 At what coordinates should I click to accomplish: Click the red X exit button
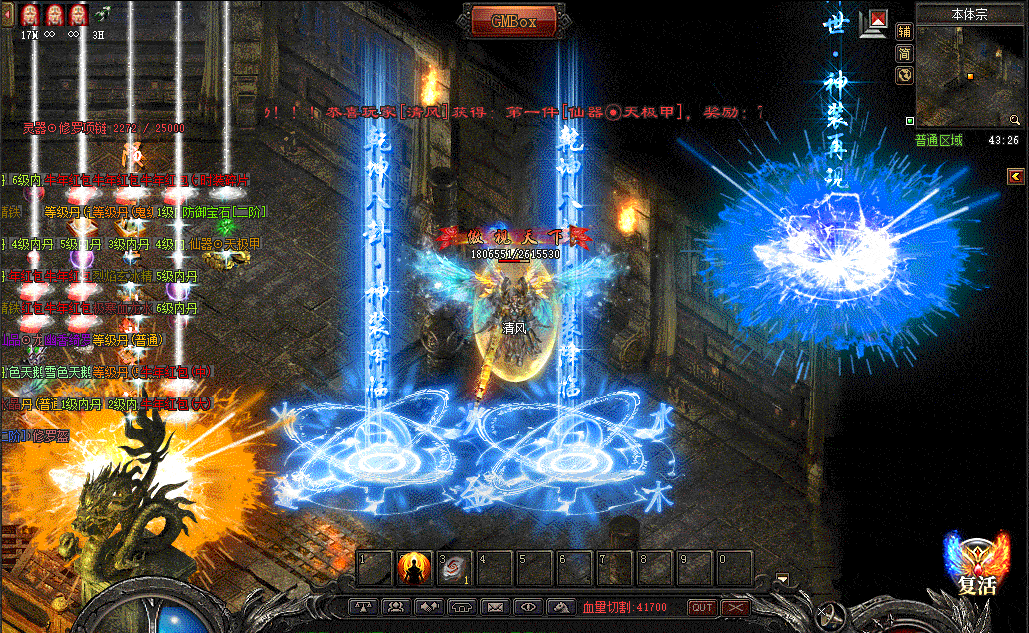[x=736, y=607]
